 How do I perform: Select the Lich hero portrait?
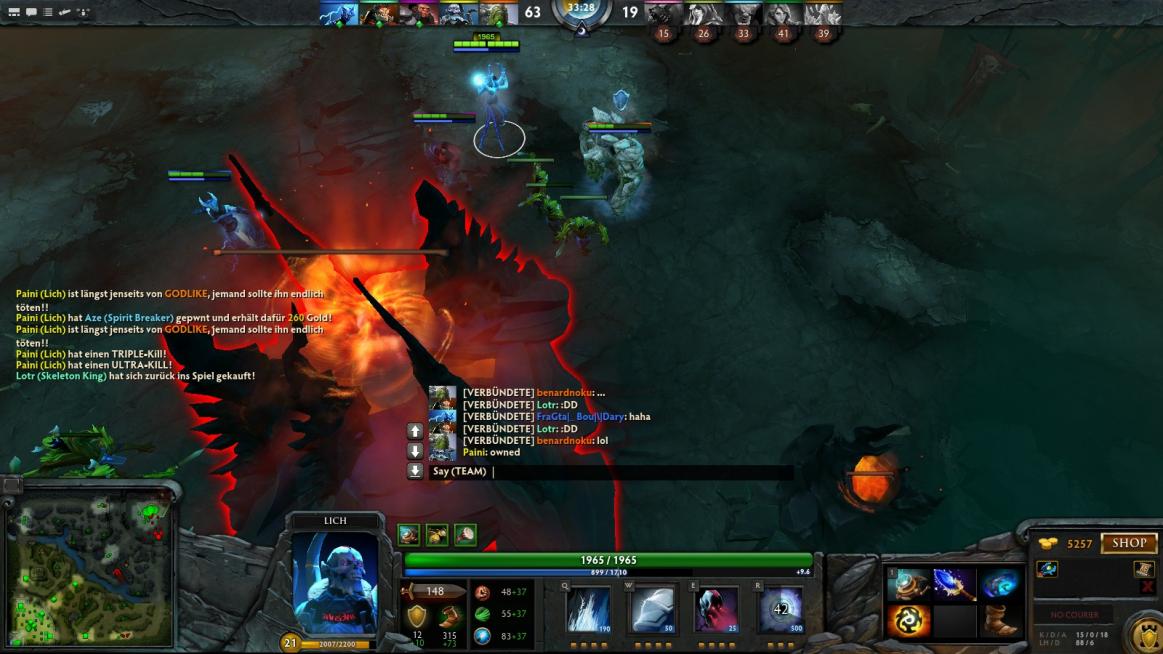pos(335,582)
